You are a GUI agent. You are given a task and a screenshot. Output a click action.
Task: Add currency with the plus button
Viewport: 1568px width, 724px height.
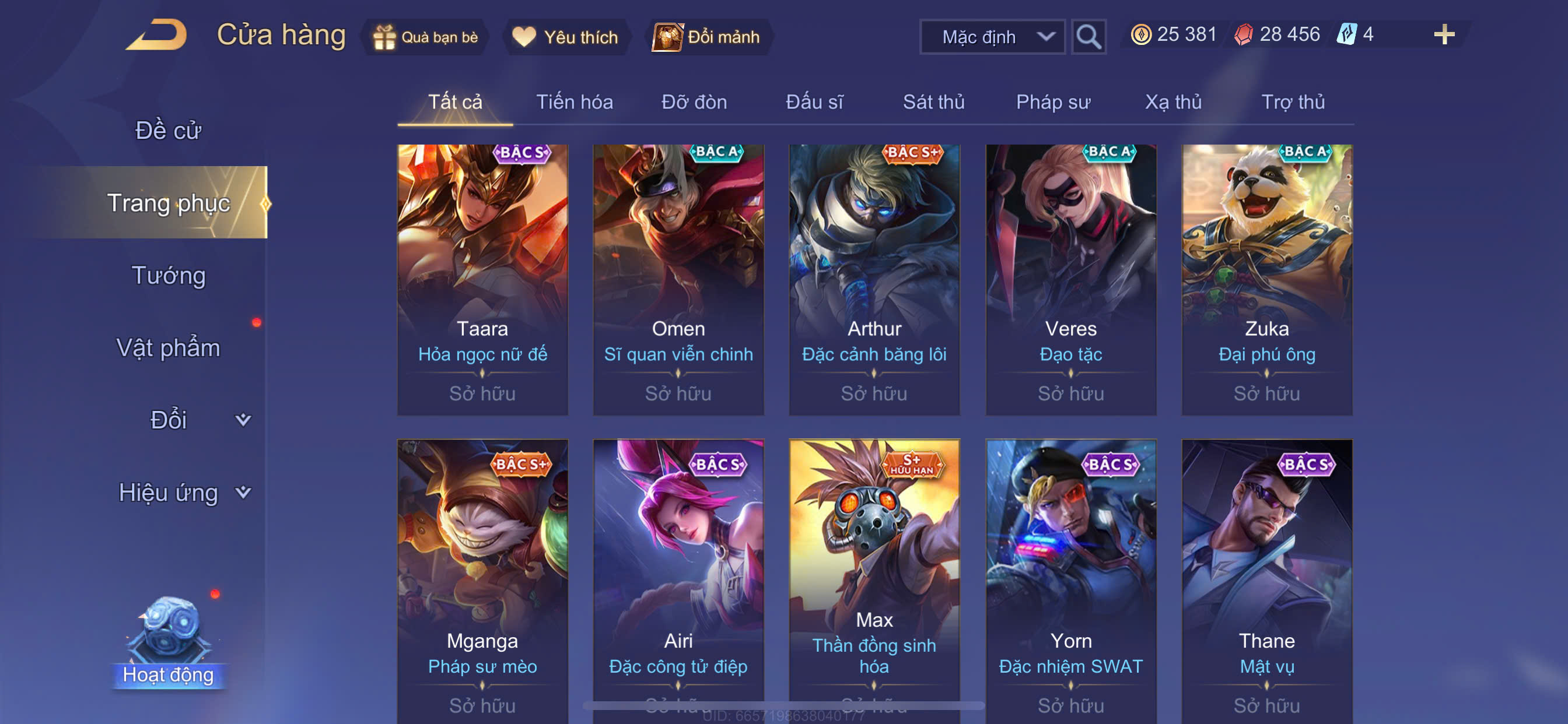pyautogui.click(x=1443, y=34)
